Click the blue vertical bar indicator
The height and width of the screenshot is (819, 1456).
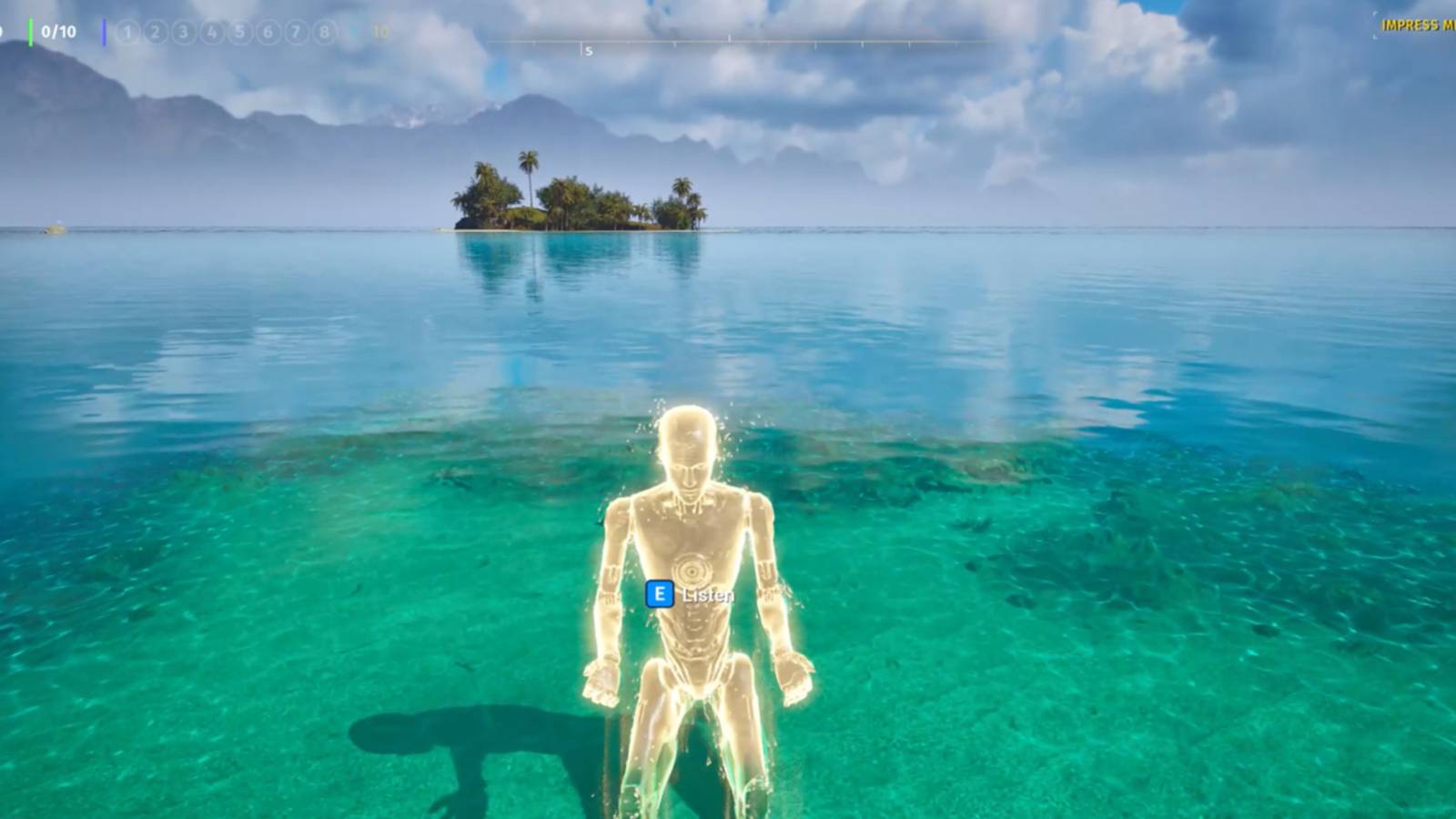(105, 31)
